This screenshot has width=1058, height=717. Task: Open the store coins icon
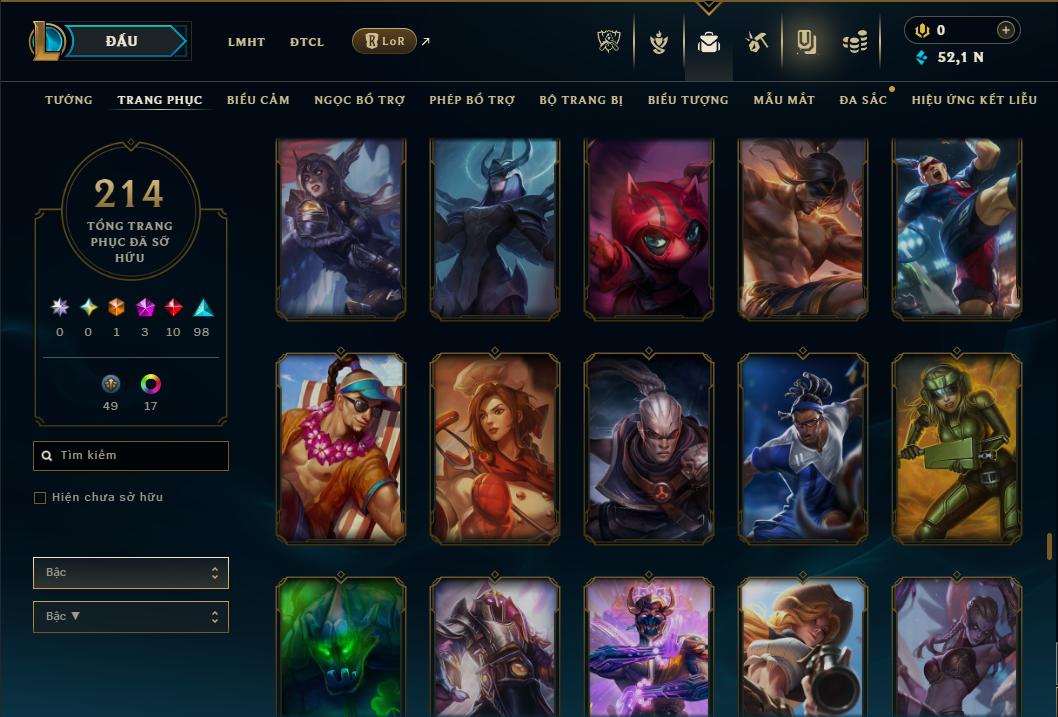pyautogui.click(x=854, y=43)
